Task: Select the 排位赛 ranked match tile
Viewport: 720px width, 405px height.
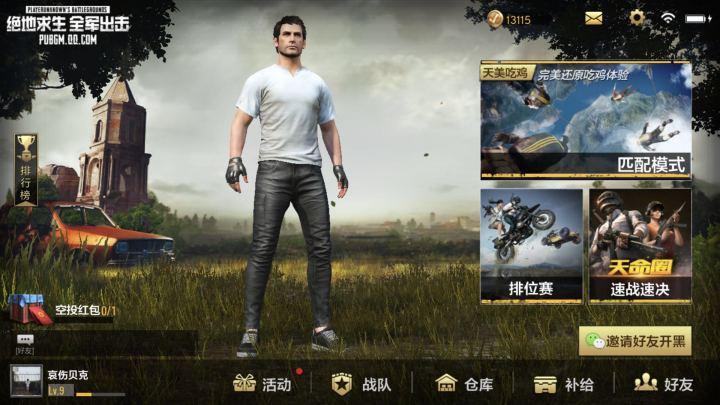Action: point(531,246)
